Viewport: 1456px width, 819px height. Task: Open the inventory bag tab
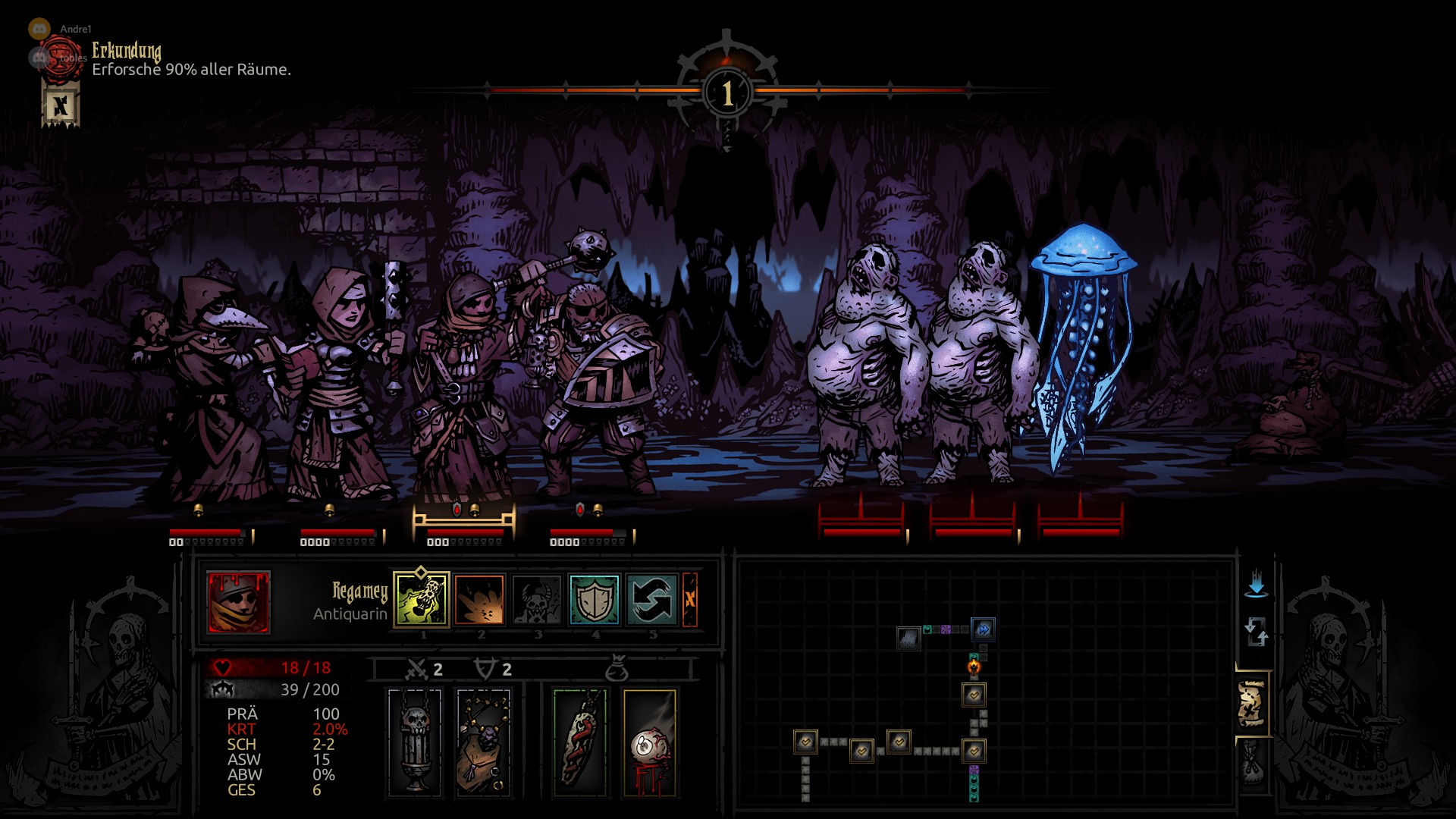click(1252, 764)
